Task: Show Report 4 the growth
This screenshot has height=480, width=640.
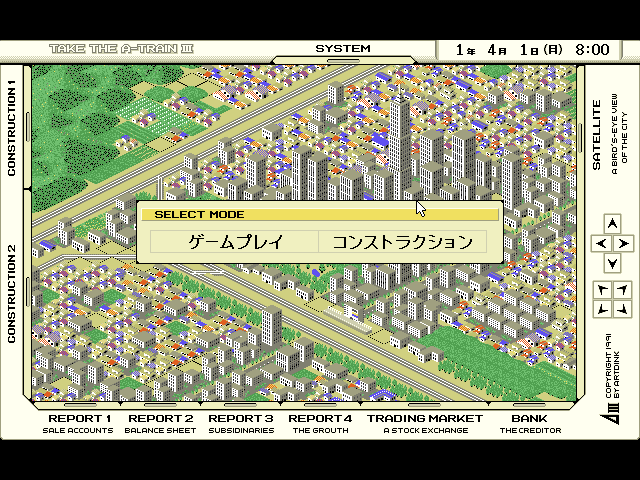Action: [x=320, y=424]
